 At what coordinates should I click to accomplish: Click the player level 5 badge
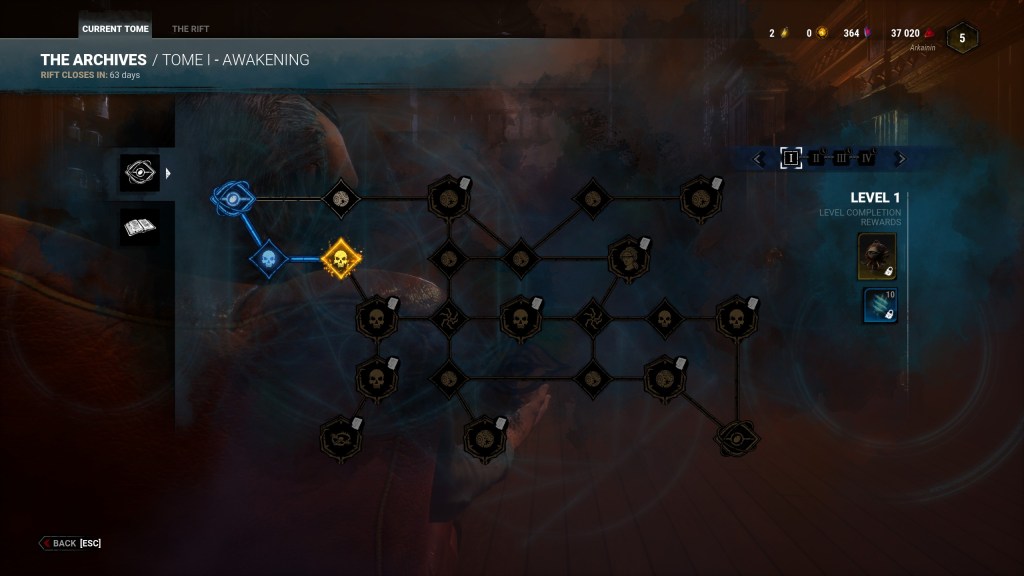(962, 38)
